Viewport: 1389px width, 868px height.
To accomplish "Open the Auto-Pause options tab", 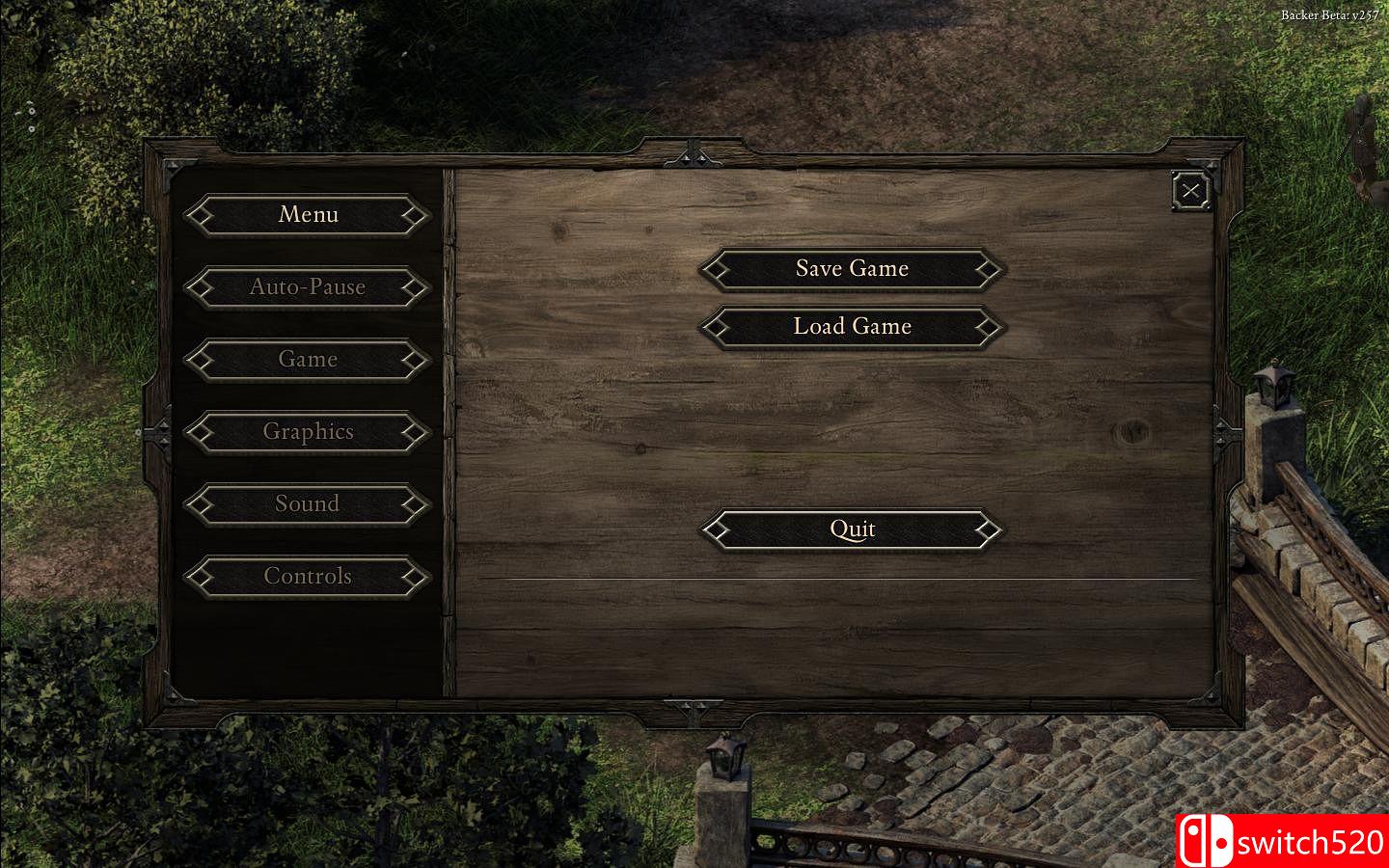I will pyautogui.click(x=307, y=286).
